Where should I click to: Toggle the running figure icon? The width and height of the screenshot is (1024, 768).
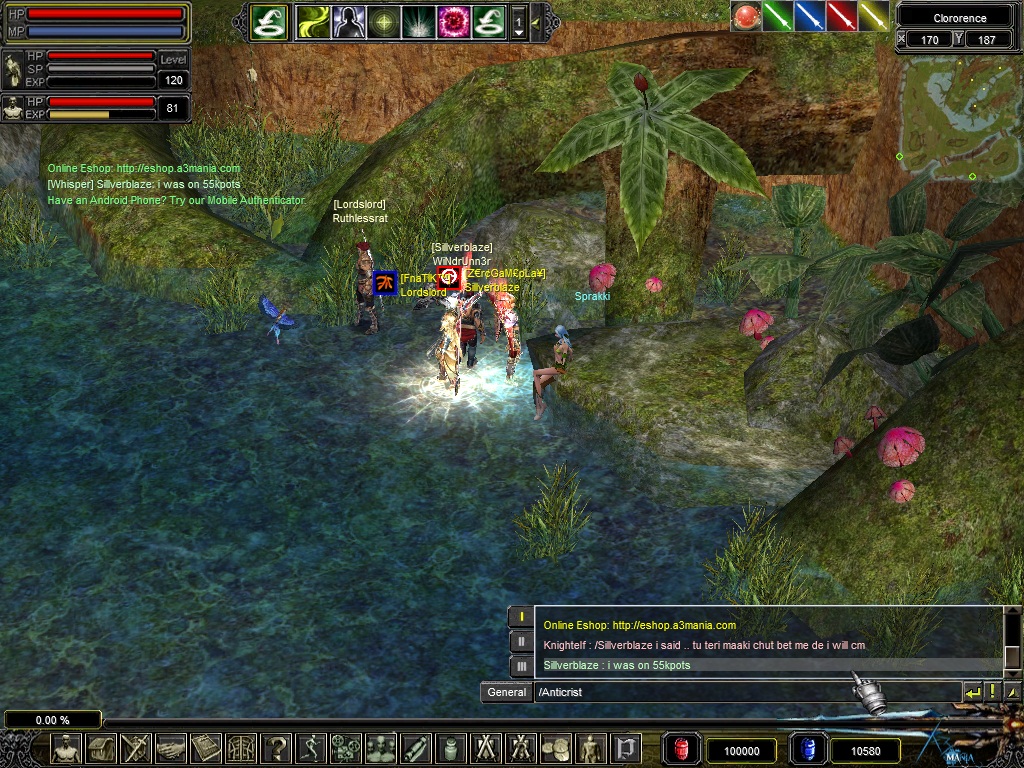[x=312, y=748]
